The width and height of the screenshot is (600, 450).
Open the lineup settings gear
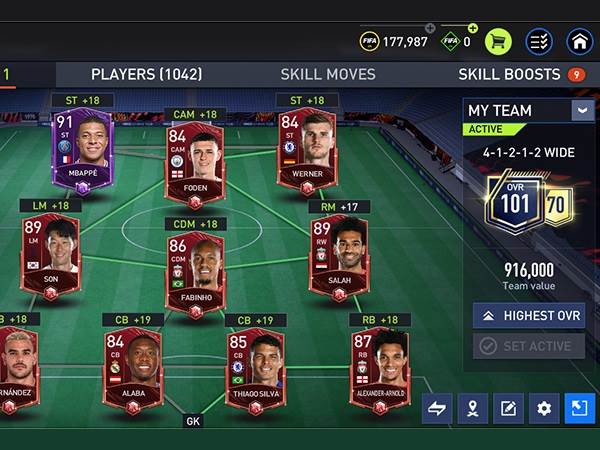pyautogui.click(x=544, y=407)
